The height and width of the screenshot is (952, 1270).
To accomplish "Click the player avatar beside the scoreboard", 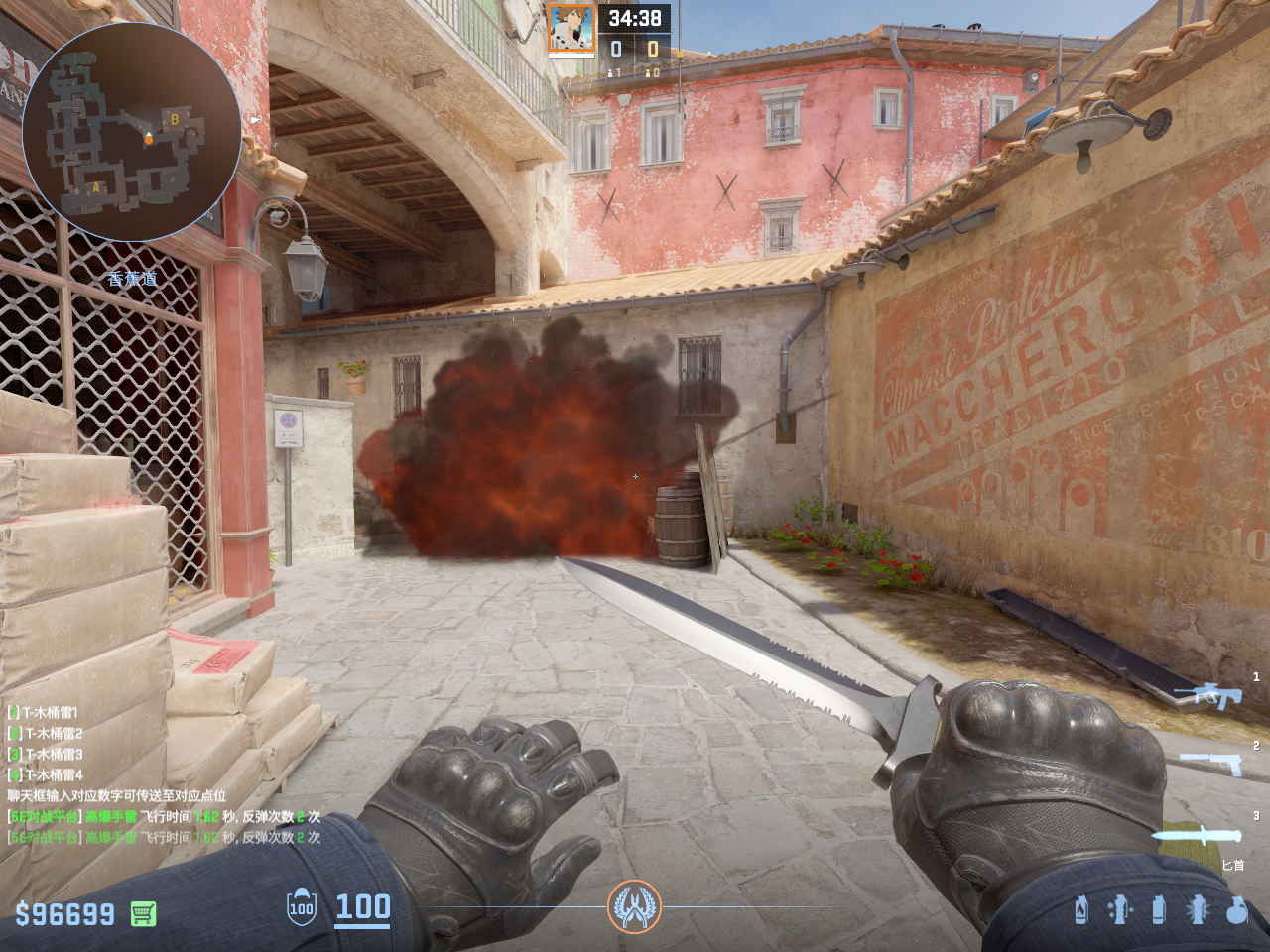I will click(x=571, y=29).
